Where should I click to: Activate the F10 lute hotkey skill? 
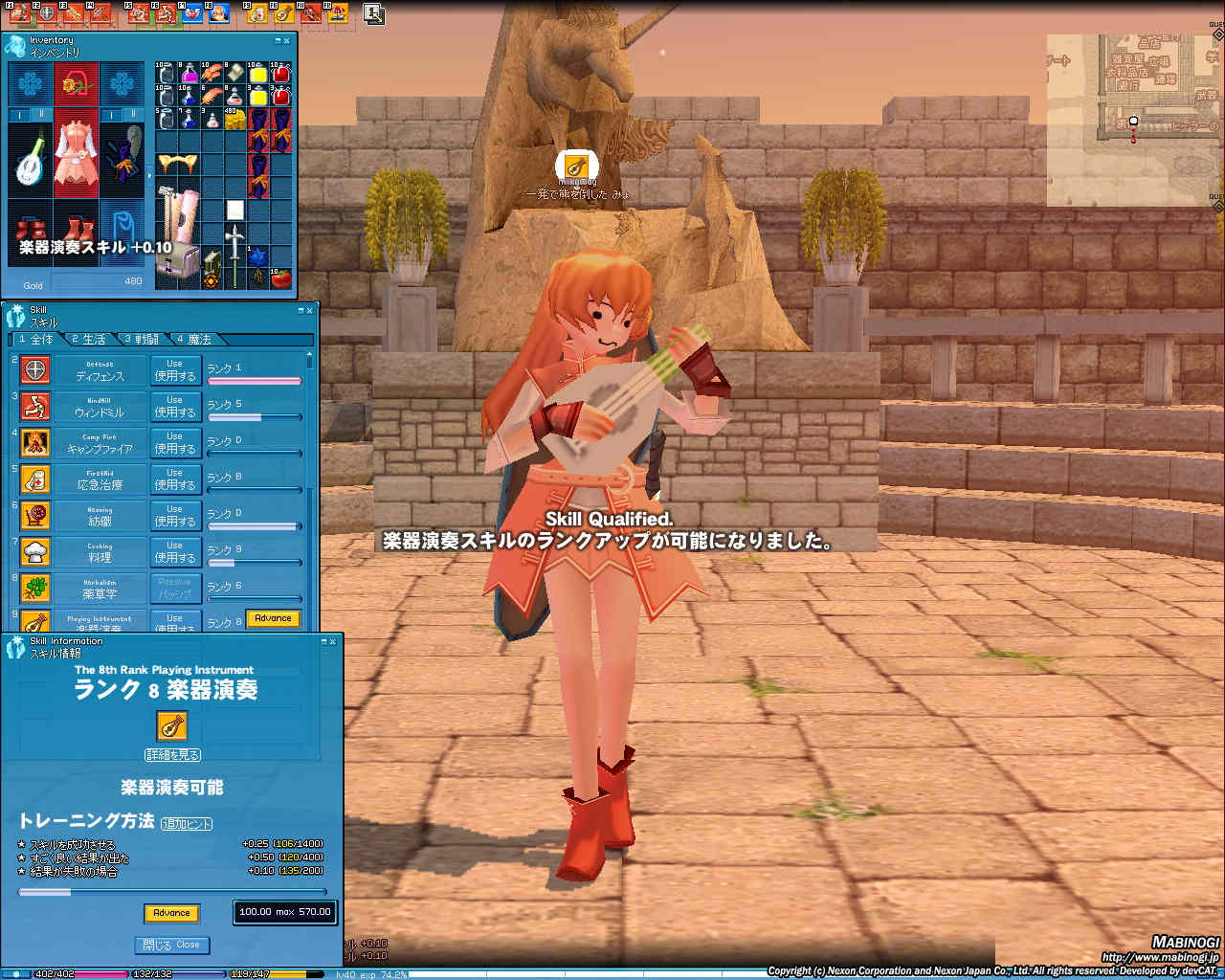[x=282, y=14]
